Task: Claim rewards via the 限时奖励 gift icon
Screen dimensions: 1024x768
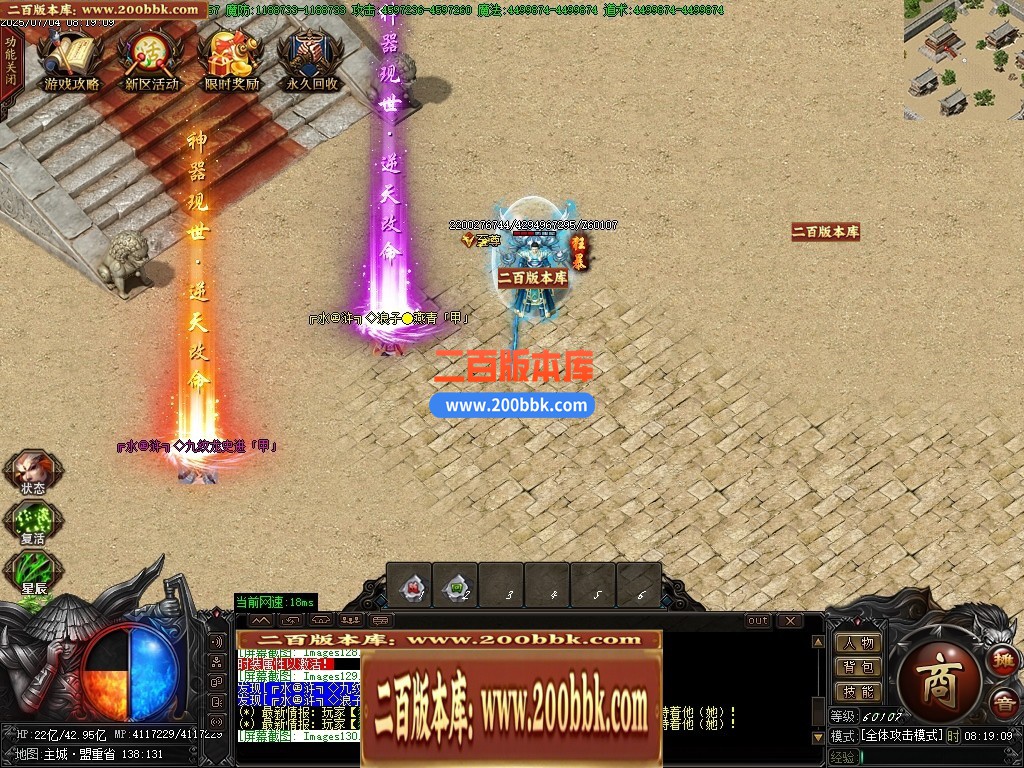Action: 231,60
